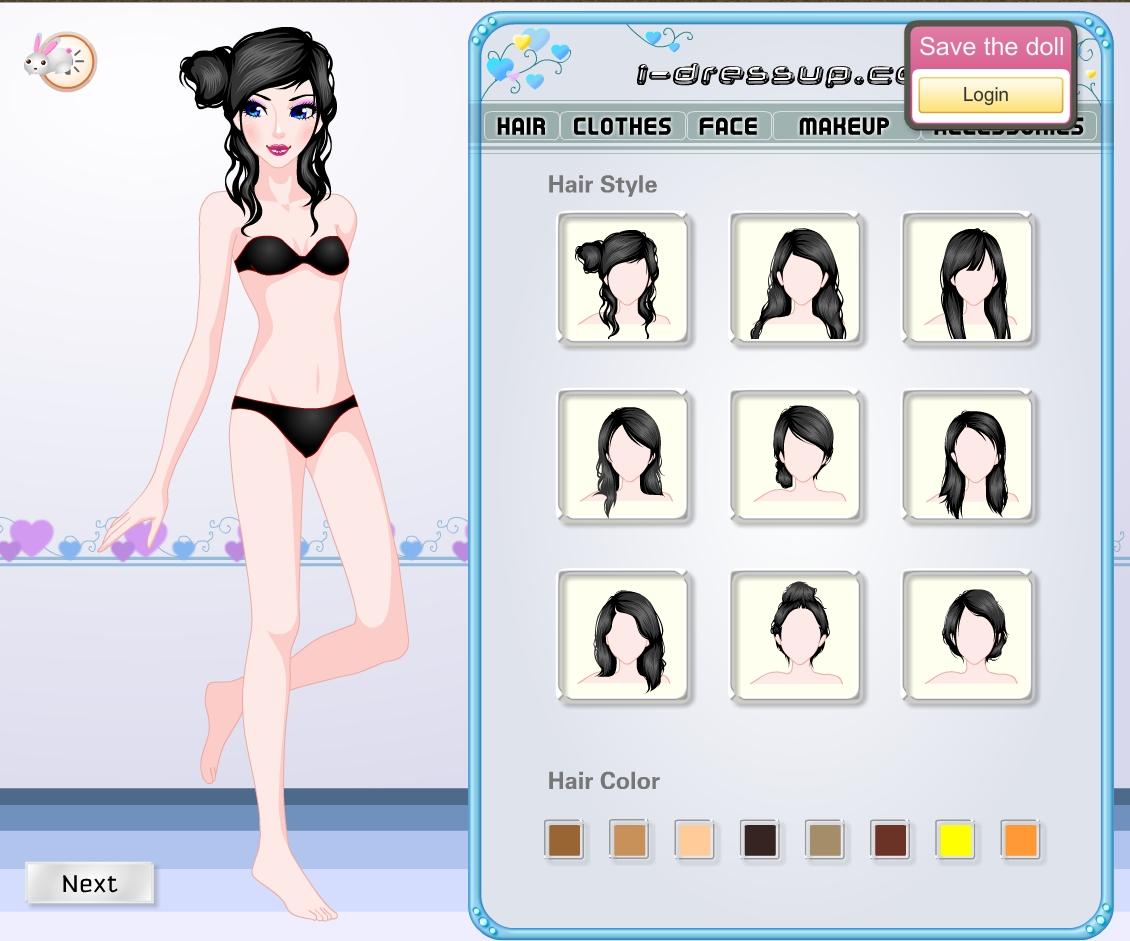Choose the orange hair color swatch
The image size is (1130, 941).
click(x=1020, y=840)
